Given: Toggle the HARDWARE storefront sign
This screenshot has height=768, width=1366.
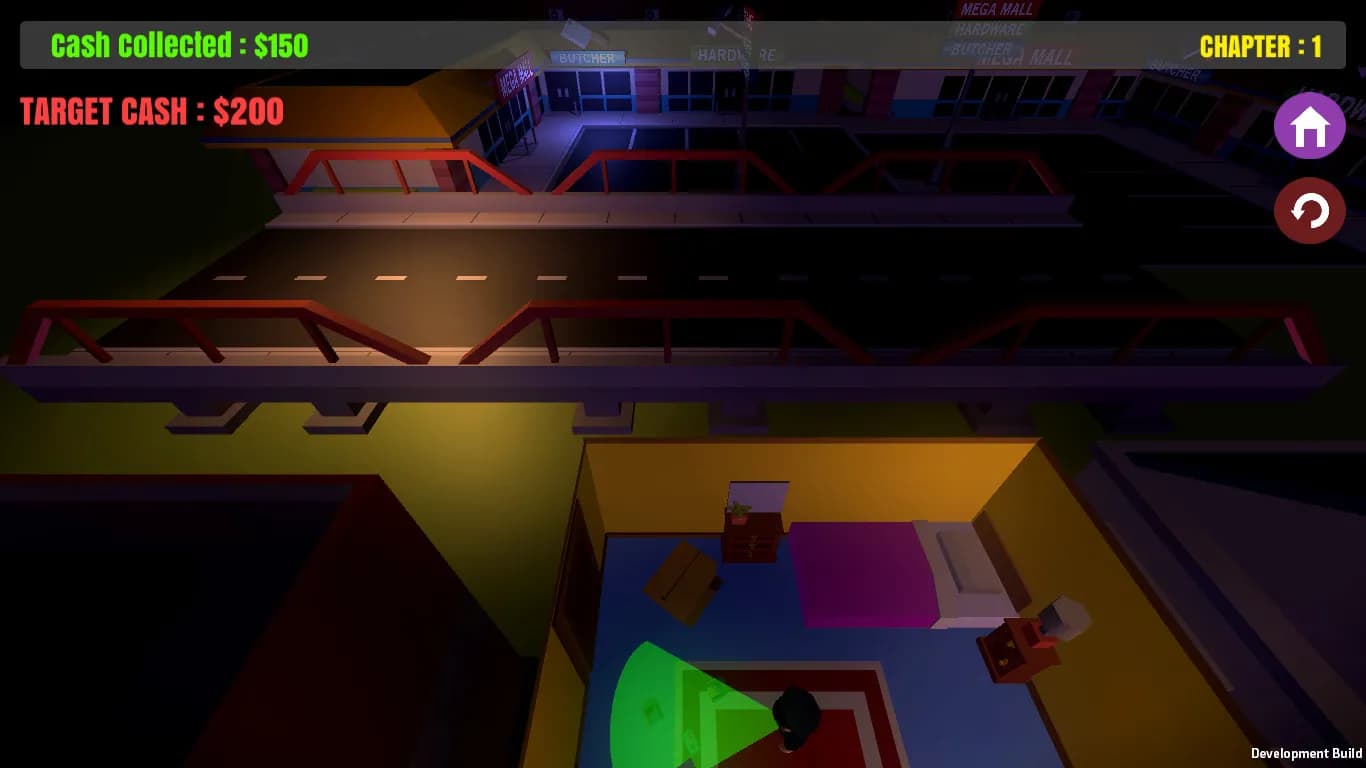Looking at the screenshot, I should coord(737,55).
